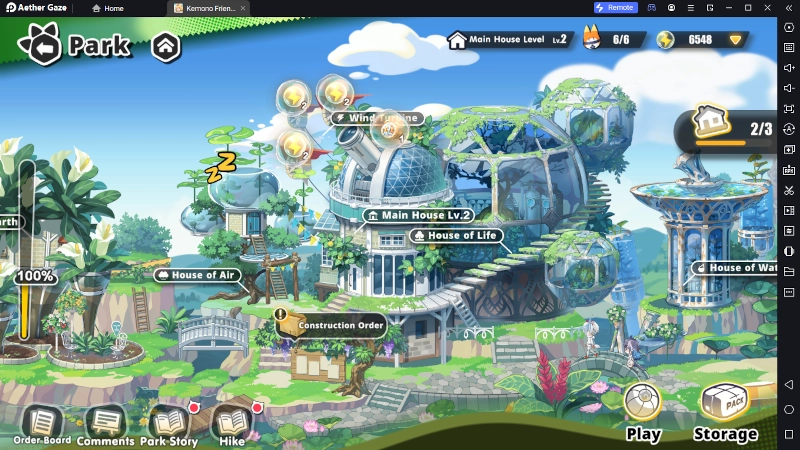The height and width of the screenshot is (450, 800).
Task: Open Storage pack box
Action: [x=725, y=408]
